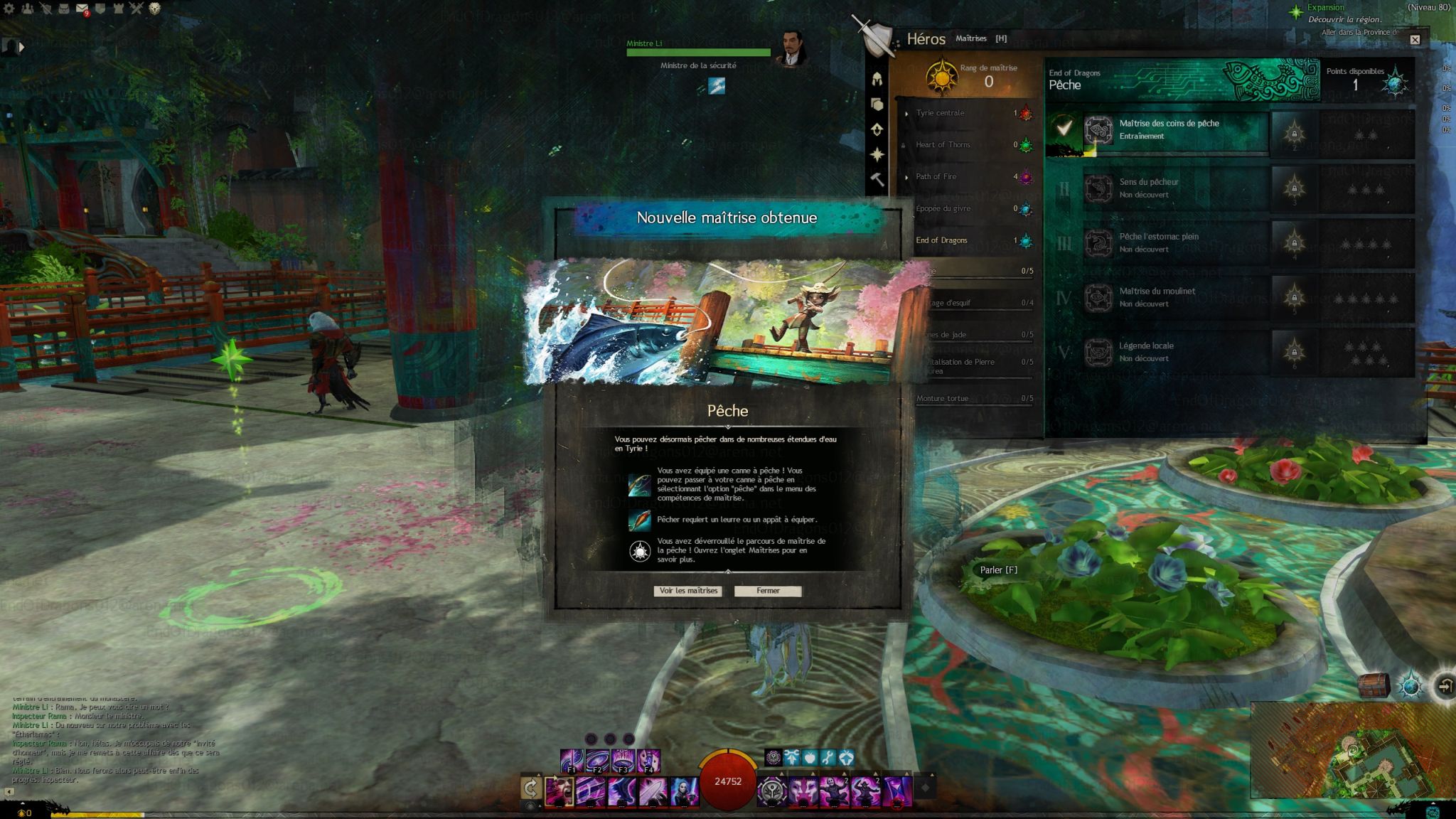Click the lure icon next to the bait tip
The width and height of the screenshot is (1456, 819).
[x=640, y=520]
